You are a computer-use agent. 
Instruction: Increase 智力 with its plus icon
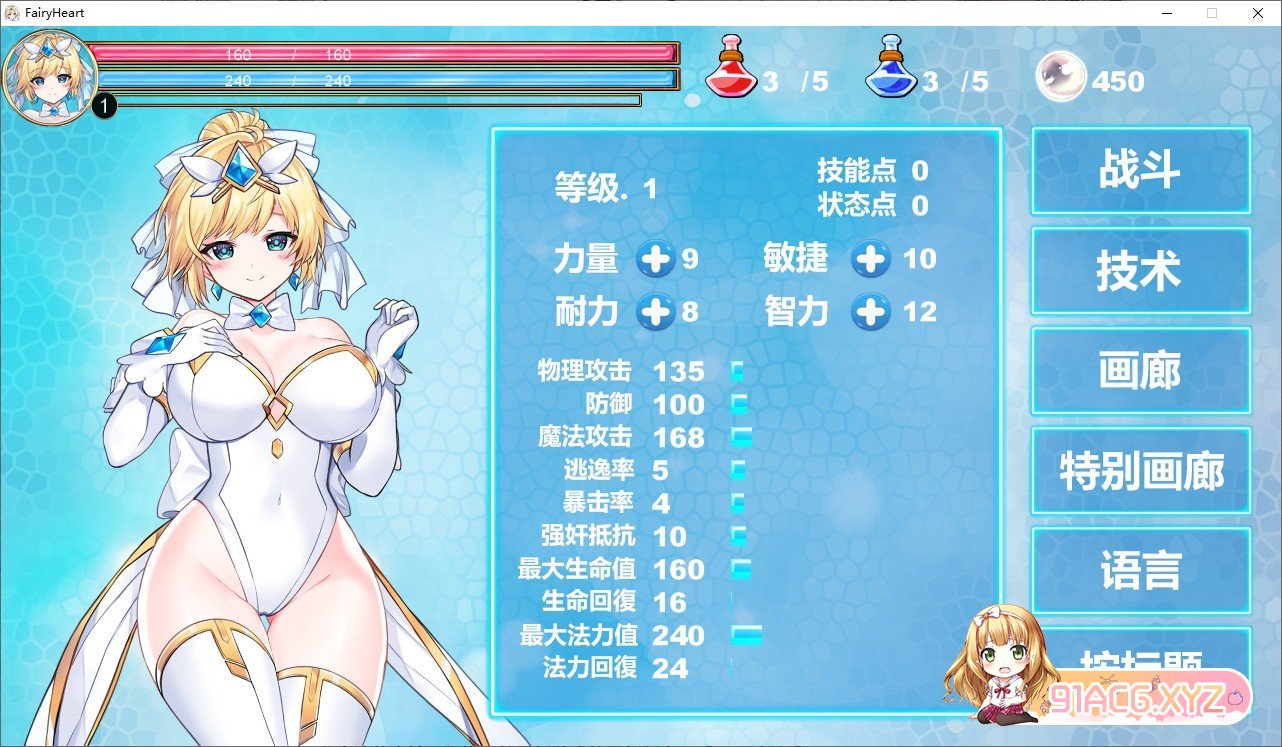[871, 312]
